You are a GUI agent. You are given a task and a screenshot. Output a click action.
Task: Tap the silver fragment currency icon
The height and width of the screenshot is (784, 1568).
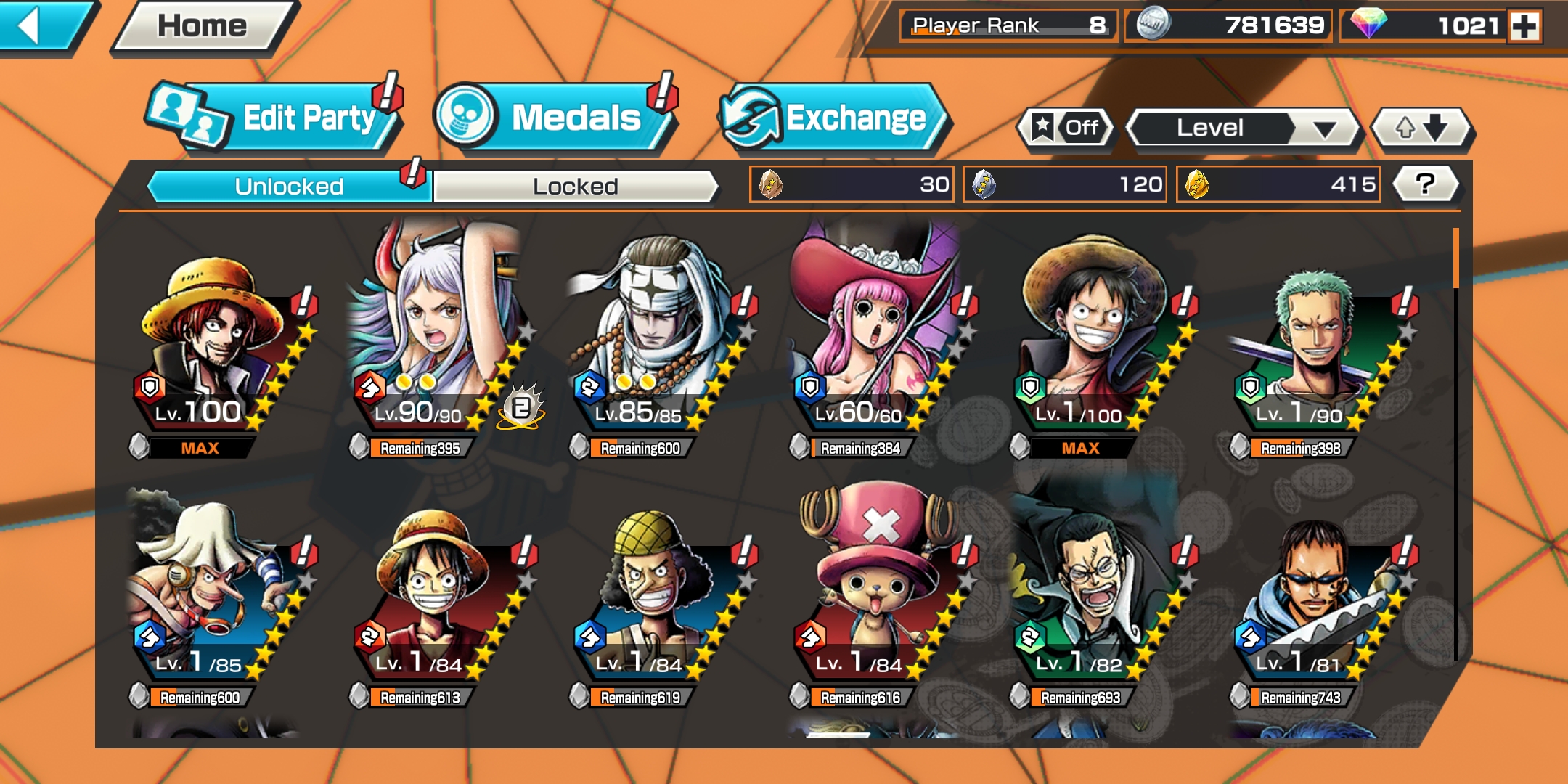click(x=984, y=184)
